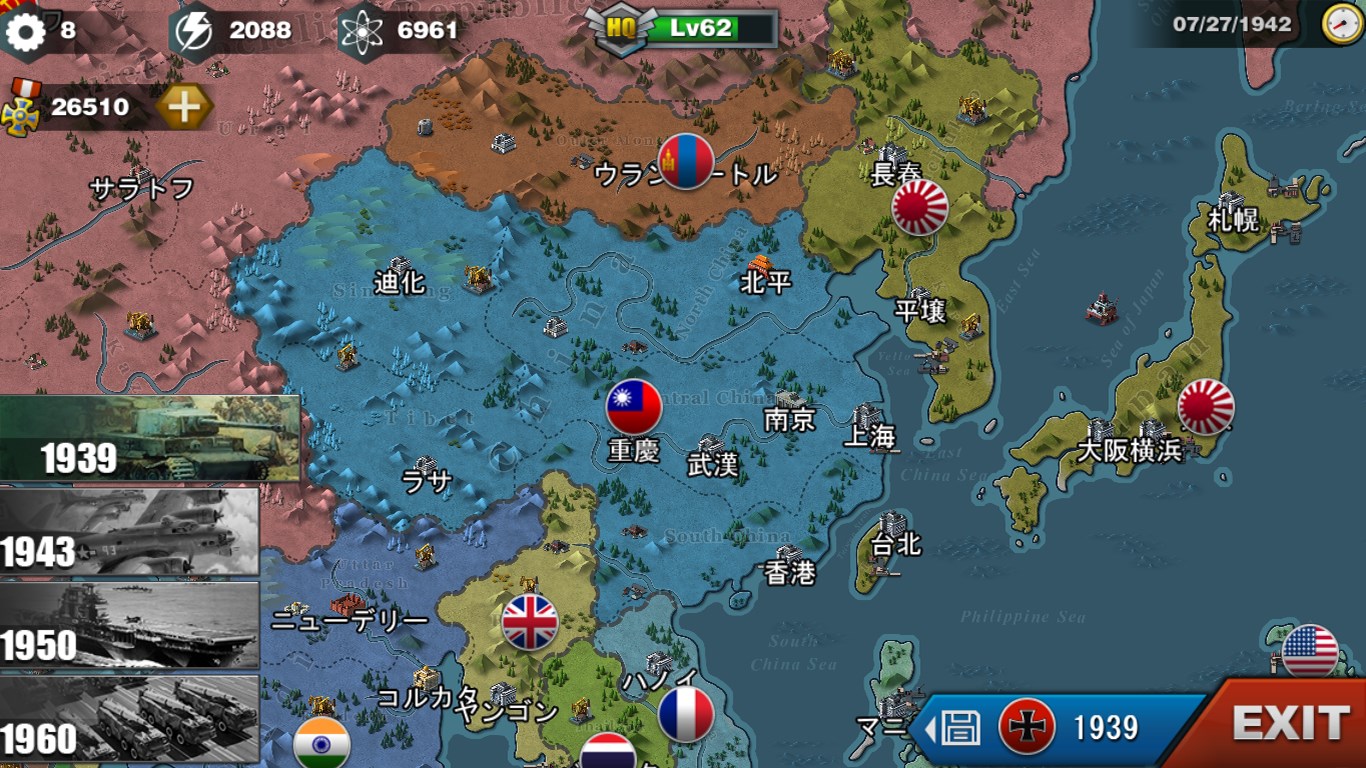Viewport: 1366px width, 768px height.
Task: Choose the France flag marker
Action: coord(686,714)
